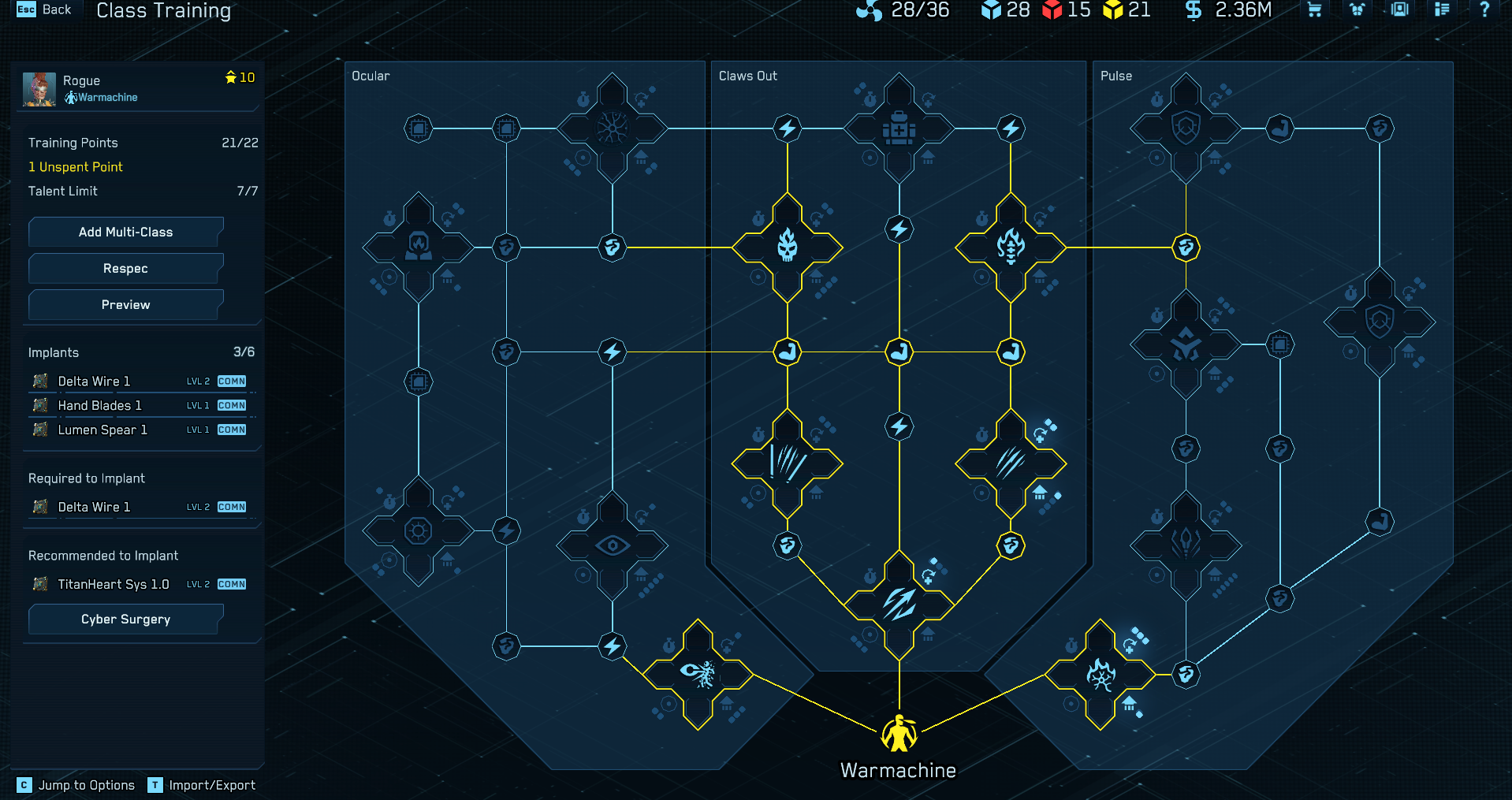Screen dimensions: 1512x800
Task: Open the character portrait icon top right
Action: [x=1399, y=10]
